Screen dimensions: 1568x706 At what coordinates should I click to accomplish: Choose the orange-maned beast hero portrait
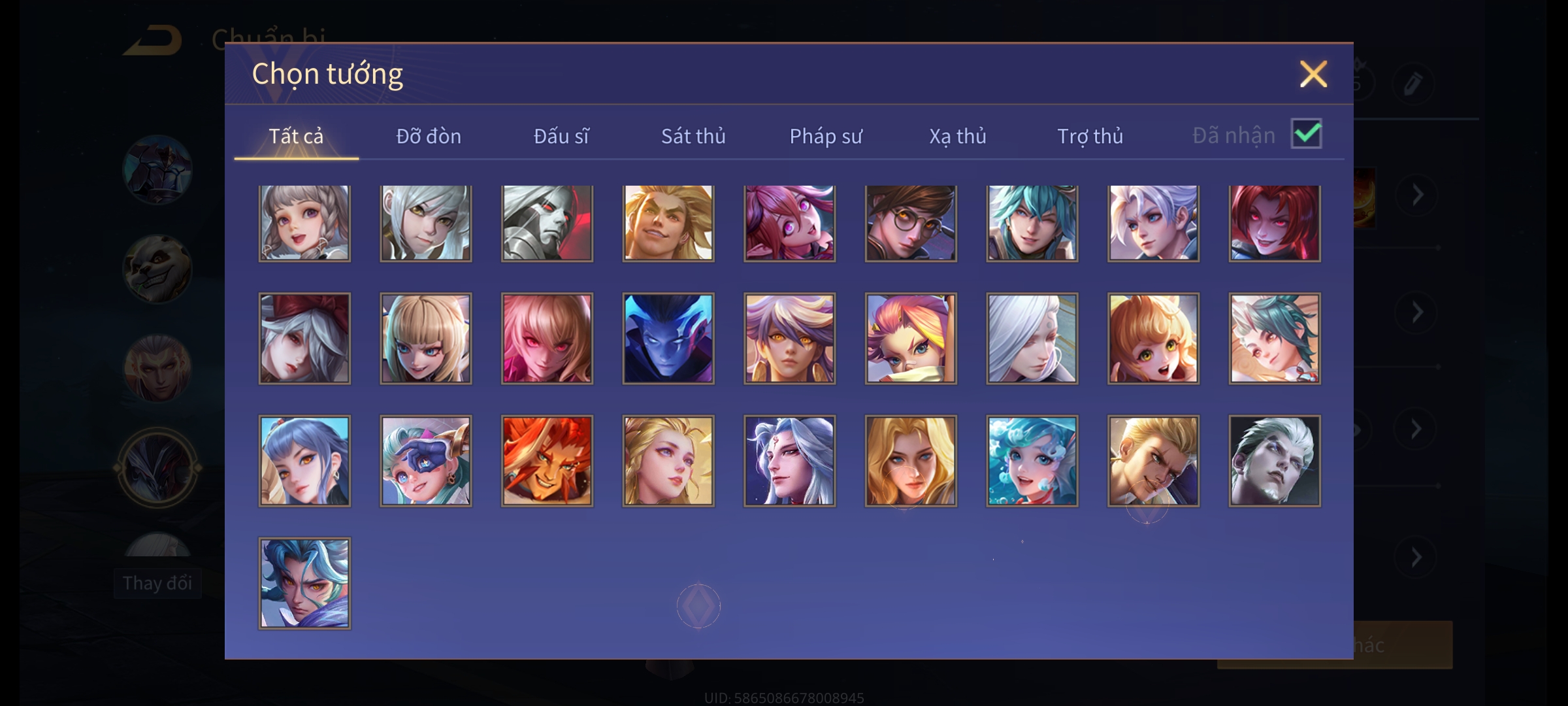pos(547,461)
